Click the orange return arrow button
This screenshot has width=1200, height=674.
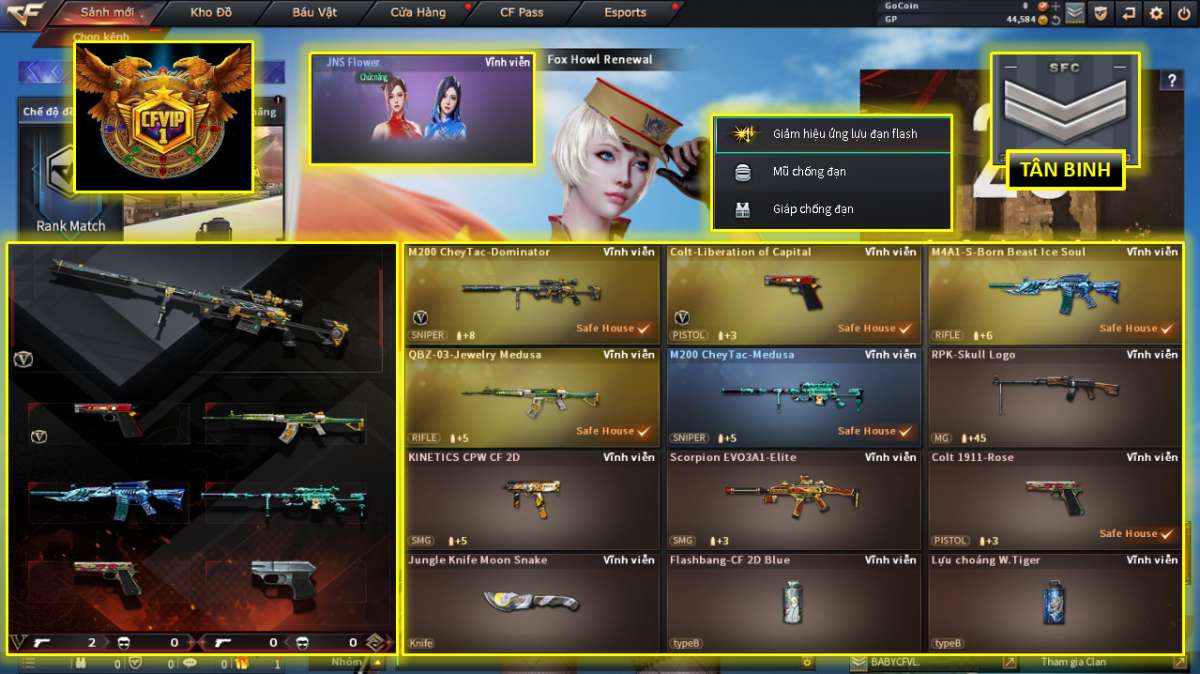tap(1129, 13)
